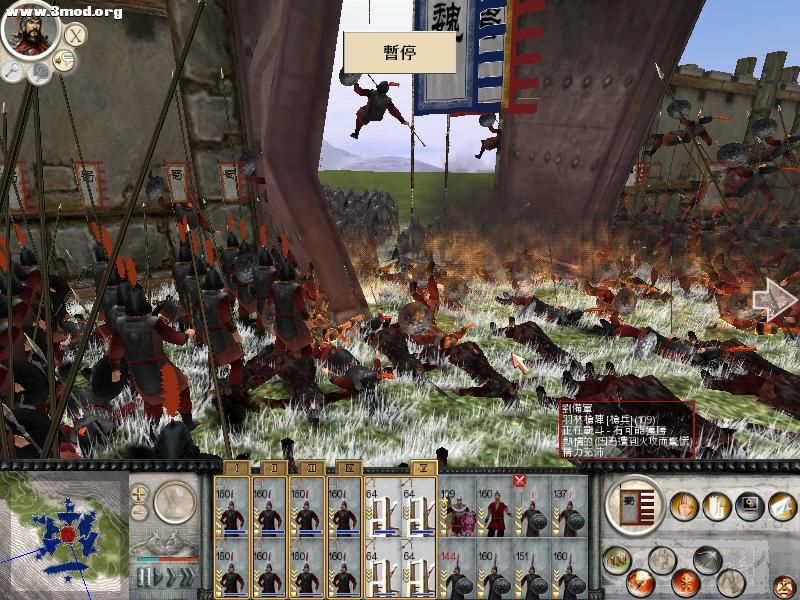Click the pause and speed controls

click(161, 579)
